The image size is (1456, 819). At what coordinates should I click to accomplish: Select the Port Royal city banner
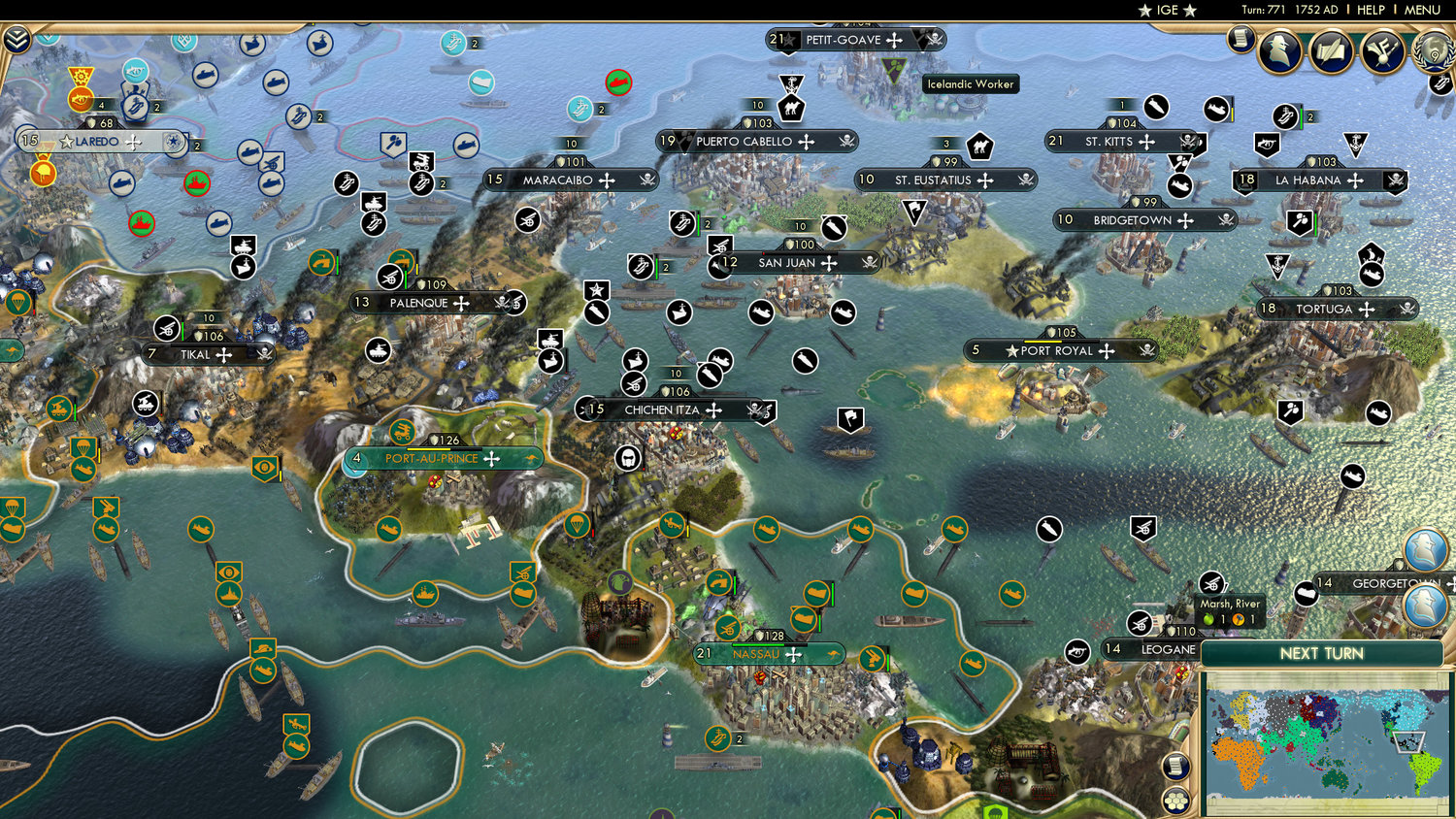[x=1058, y=350]
